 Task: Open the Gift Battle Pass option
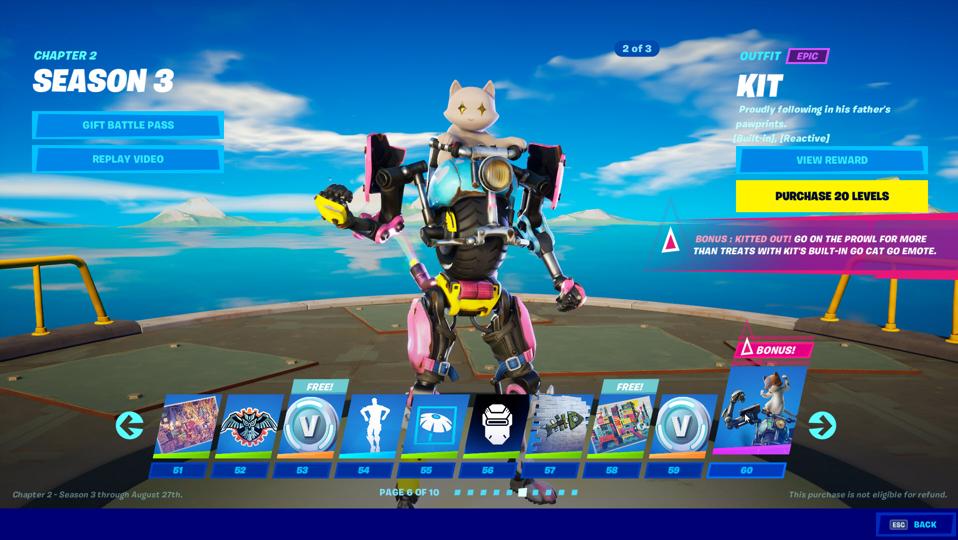pyautogui.click(x=128, y=125)
